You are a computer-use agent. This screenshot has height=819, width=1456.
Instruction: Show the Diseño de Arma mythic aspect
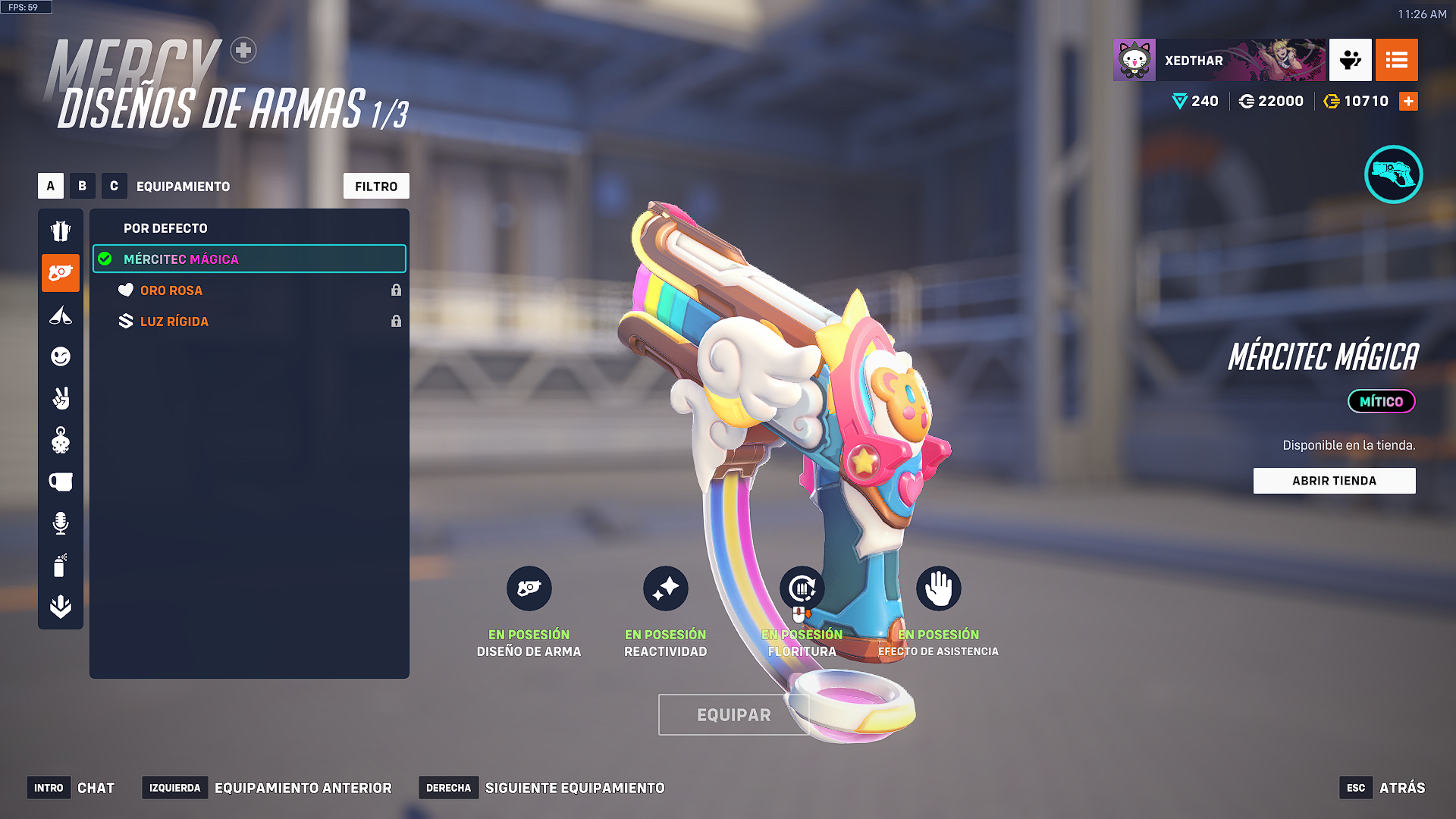(529, 588)
